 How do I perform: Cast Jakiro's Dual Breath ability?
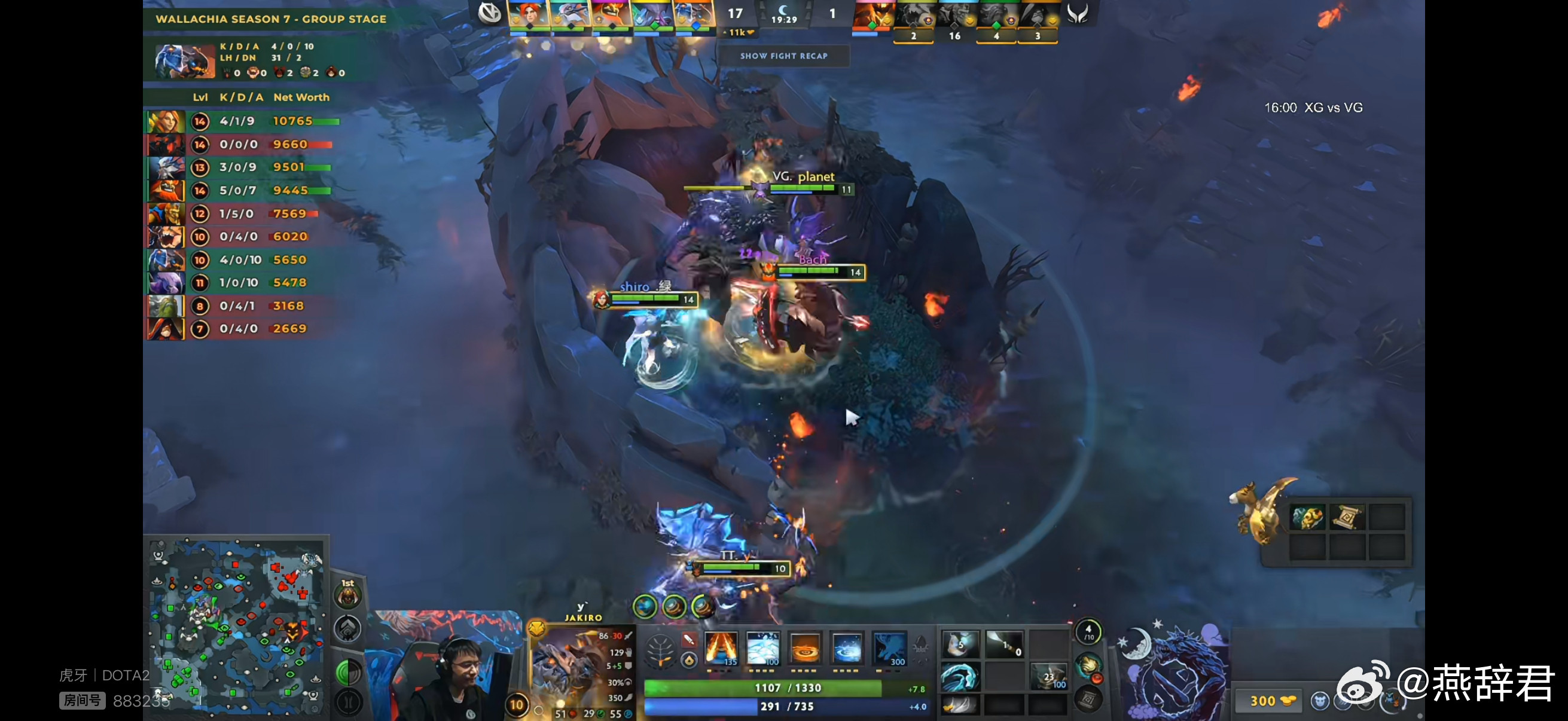click(721, 650)
